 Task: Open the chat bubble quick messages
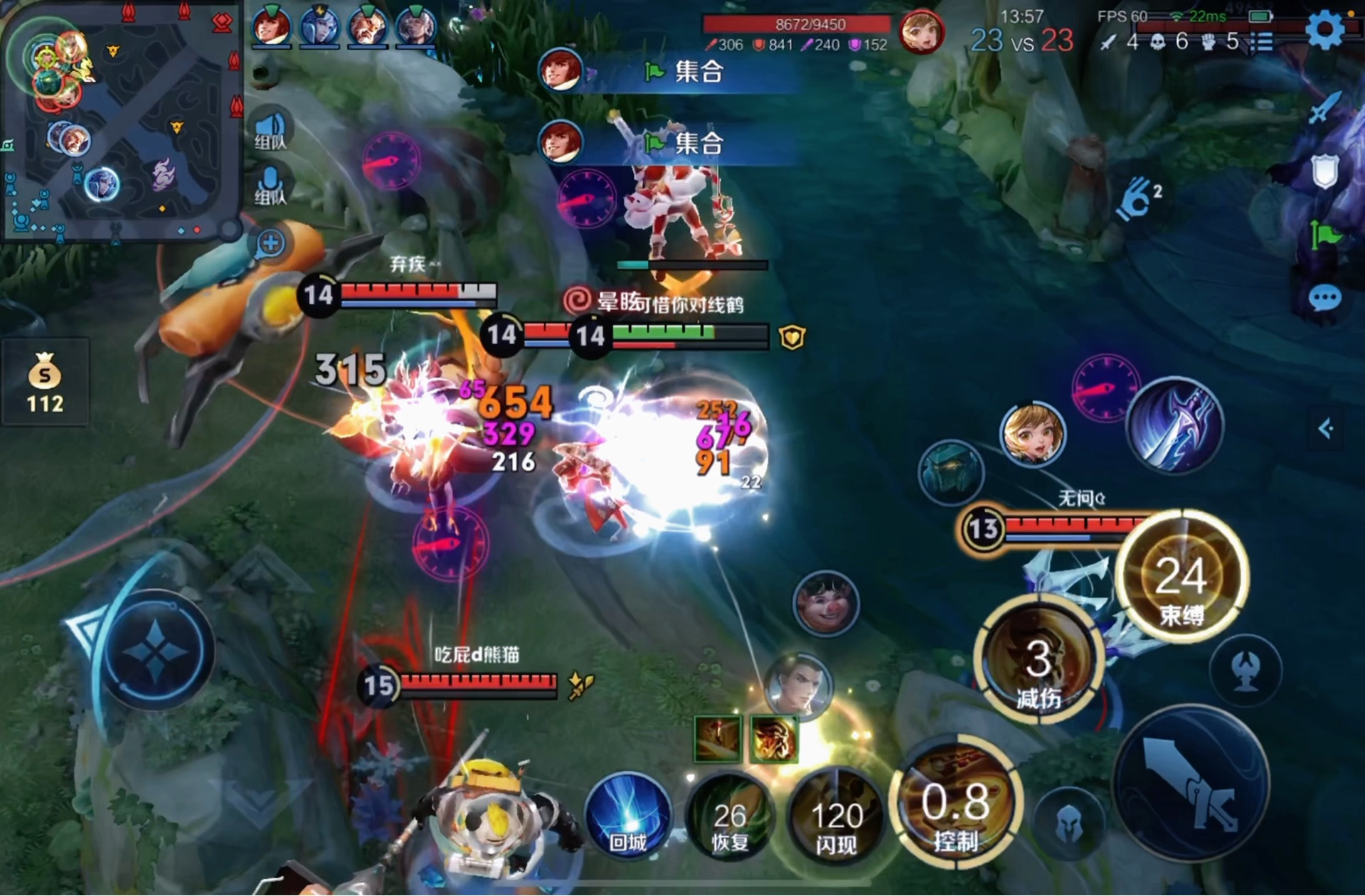click(x=1324, y=299)
